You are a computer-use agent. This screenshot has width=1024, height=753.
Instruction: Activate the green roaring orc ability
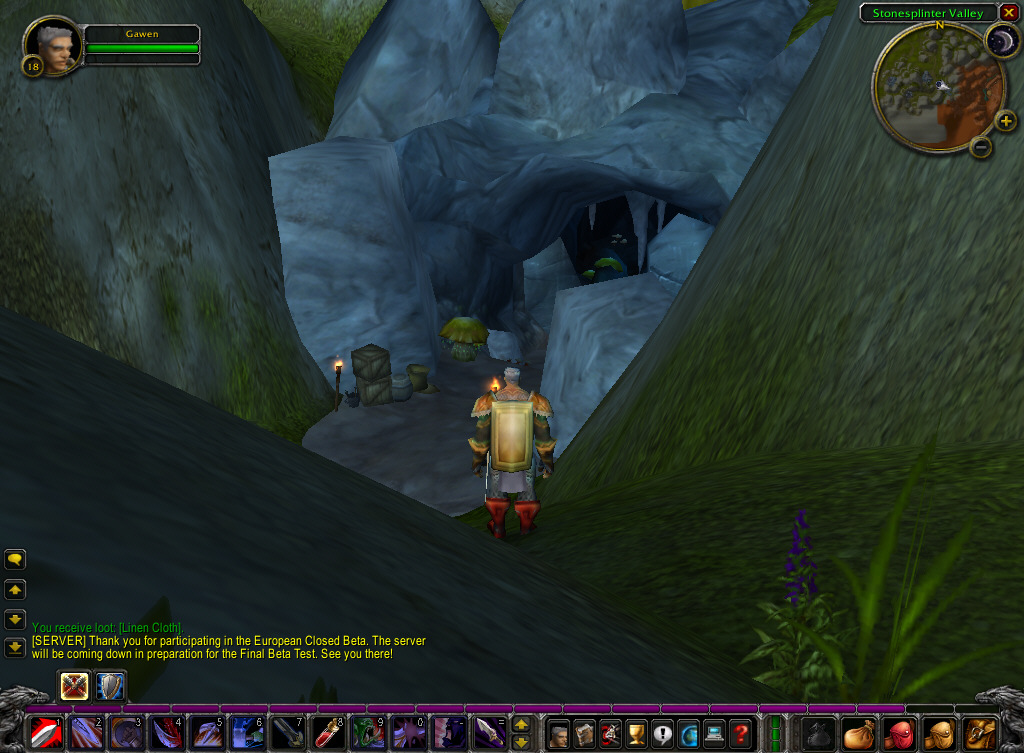(368, 733)
